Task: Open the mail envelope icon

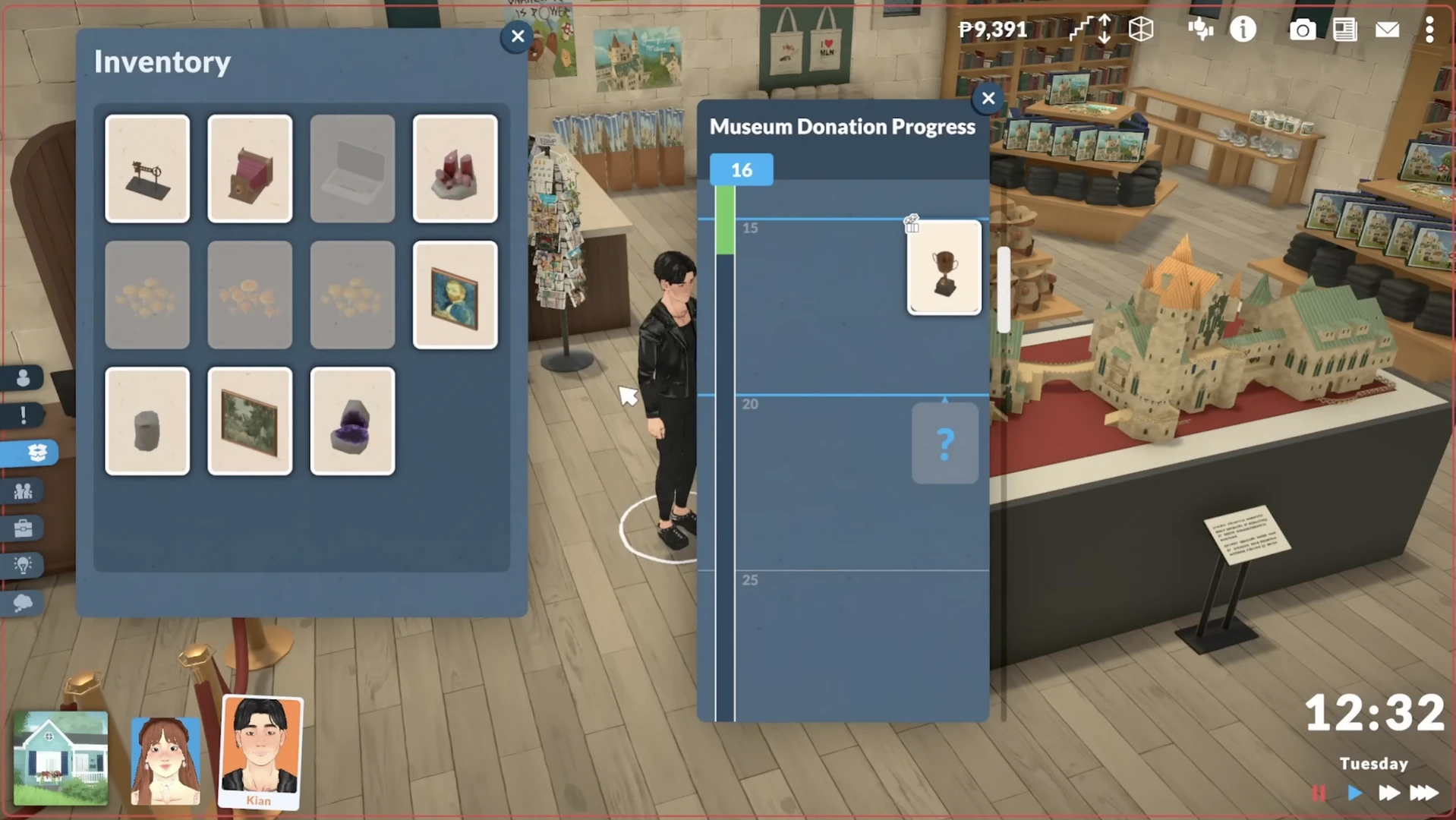Action: [x=1387, y=30]
